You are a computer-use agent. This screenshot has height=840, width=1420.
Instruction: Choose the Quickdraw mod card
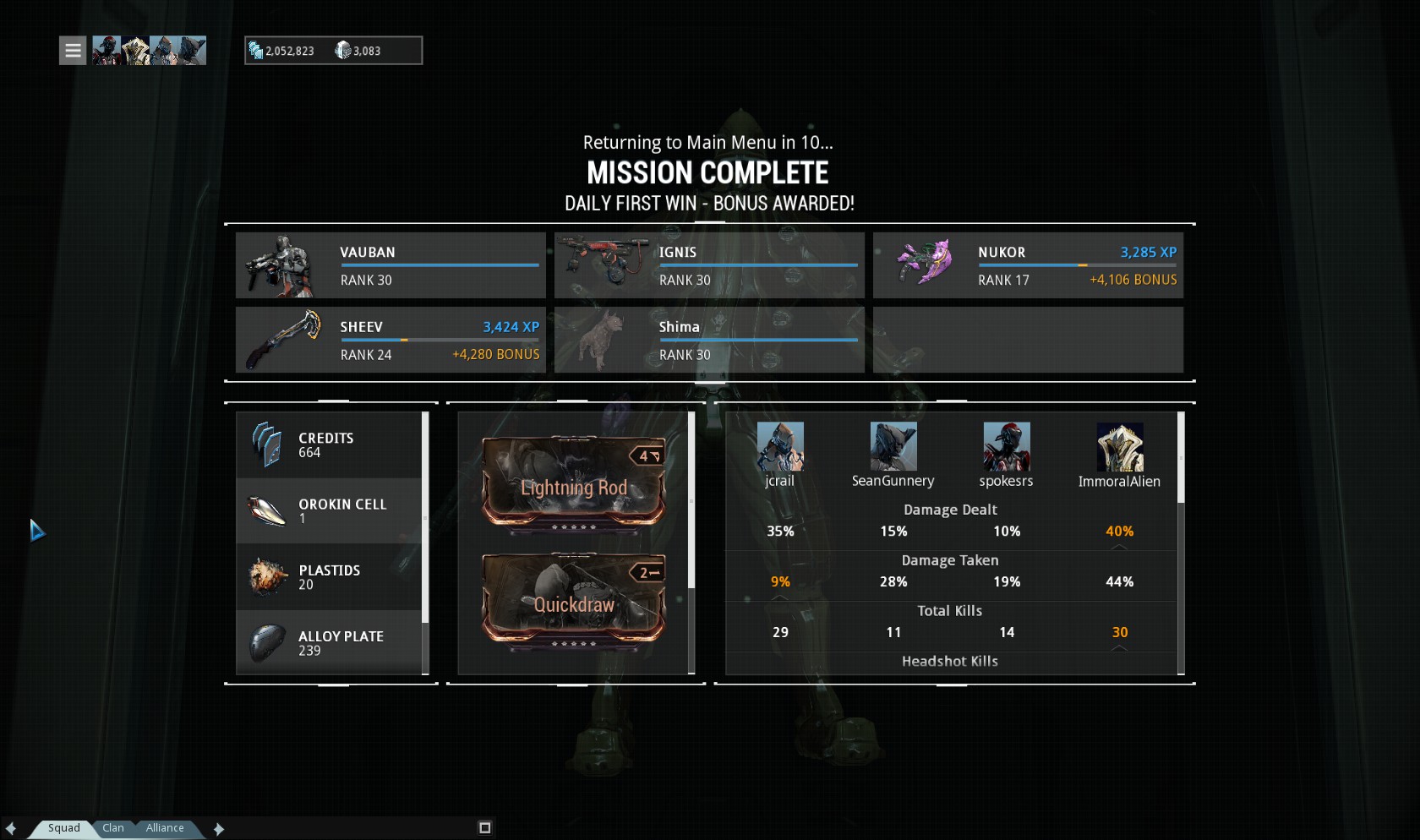573,602
